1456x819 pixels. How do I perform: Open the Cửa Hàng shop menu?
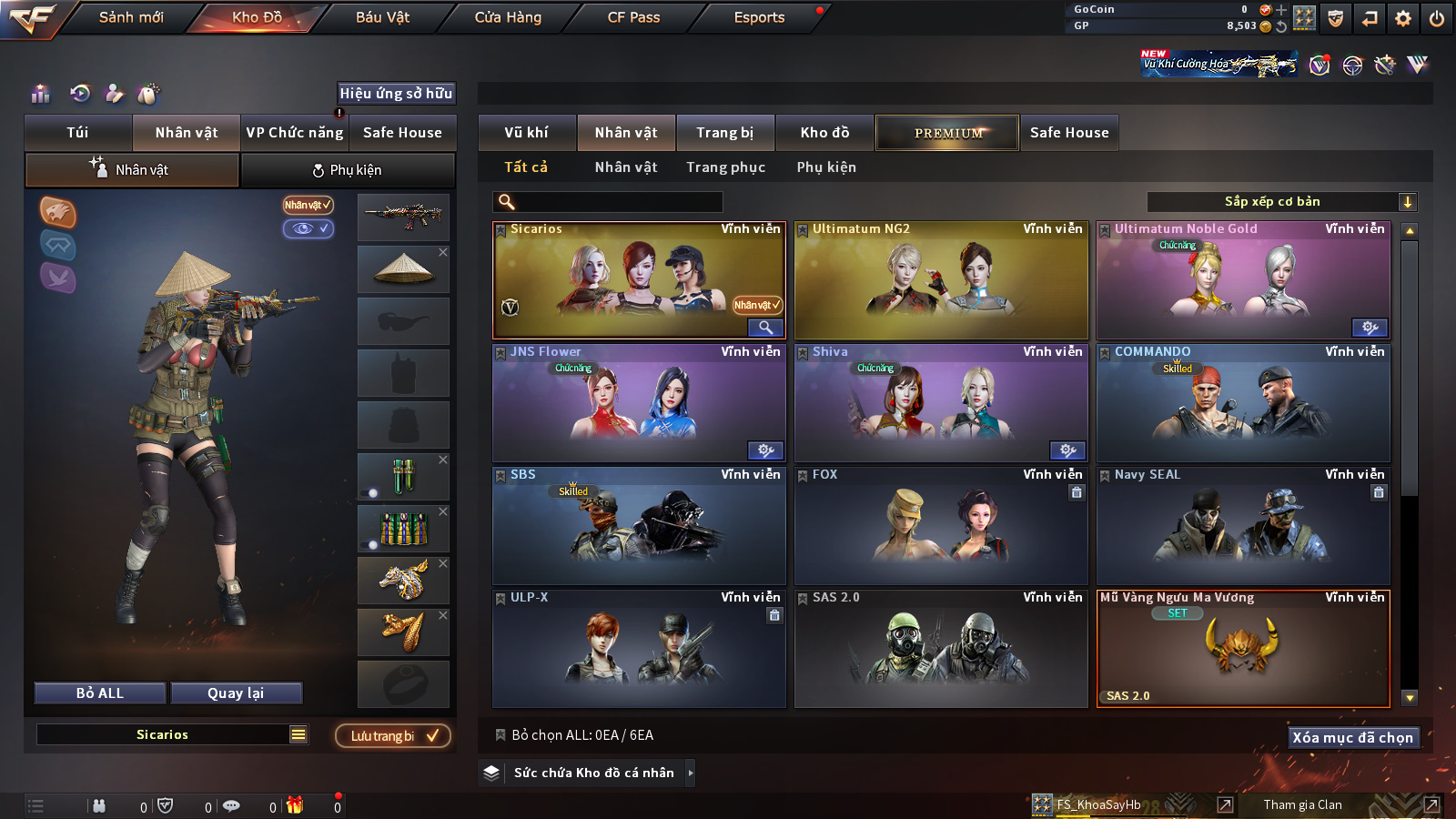pos(508,17)
